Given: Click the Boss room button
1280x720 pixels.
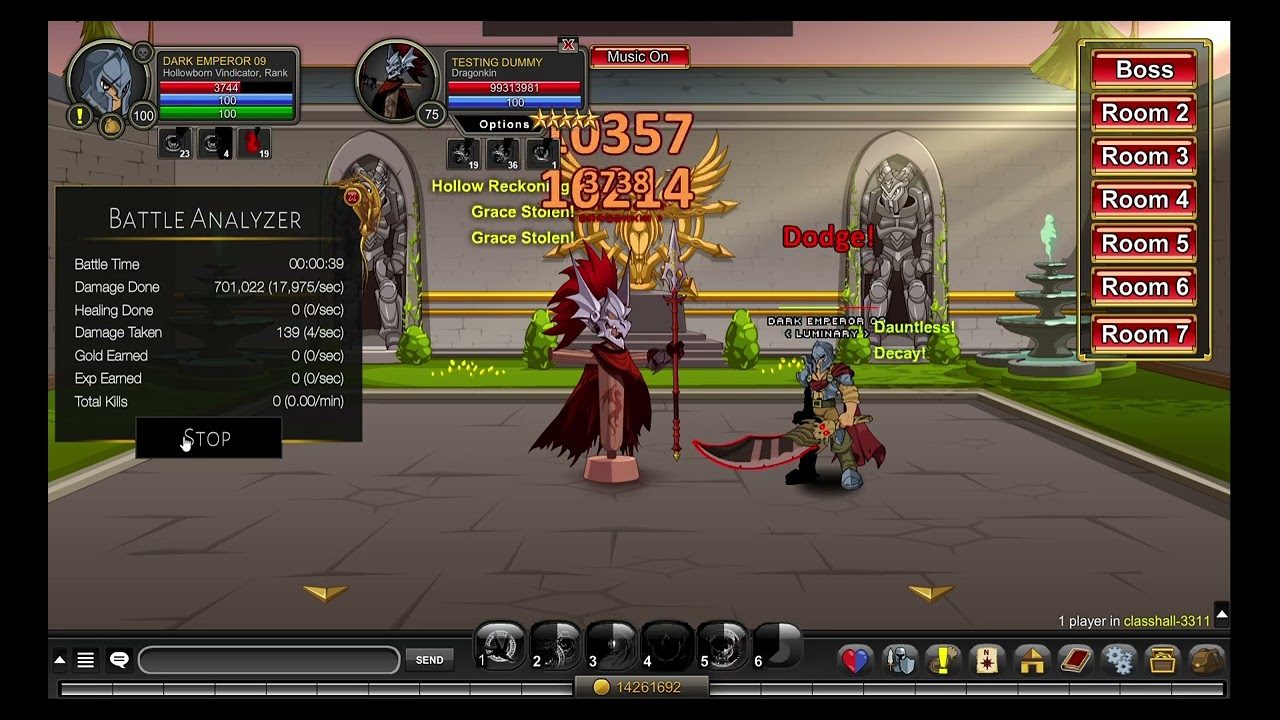Looking at the screenshot, I should tap(1143, 69).
